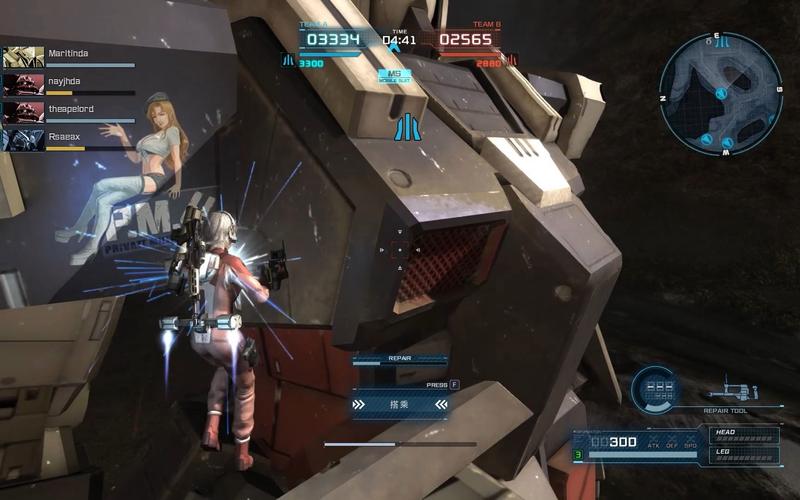Click theapelord's squad entry
800x500 pixels.
coord(68,112)
